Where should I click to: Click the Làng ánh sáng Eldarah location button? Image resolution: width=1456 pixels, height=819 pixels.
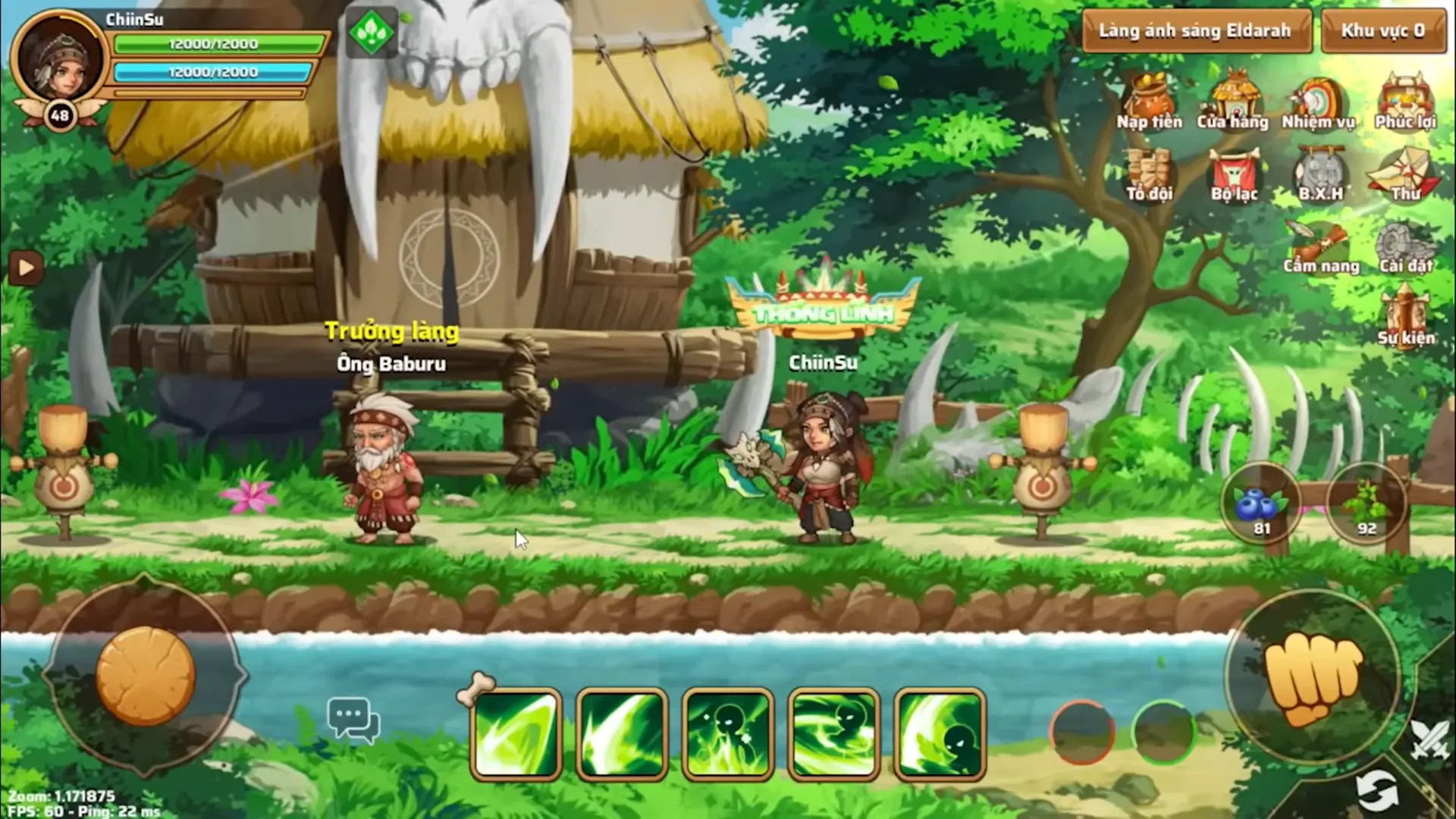tap(1196, 31)
